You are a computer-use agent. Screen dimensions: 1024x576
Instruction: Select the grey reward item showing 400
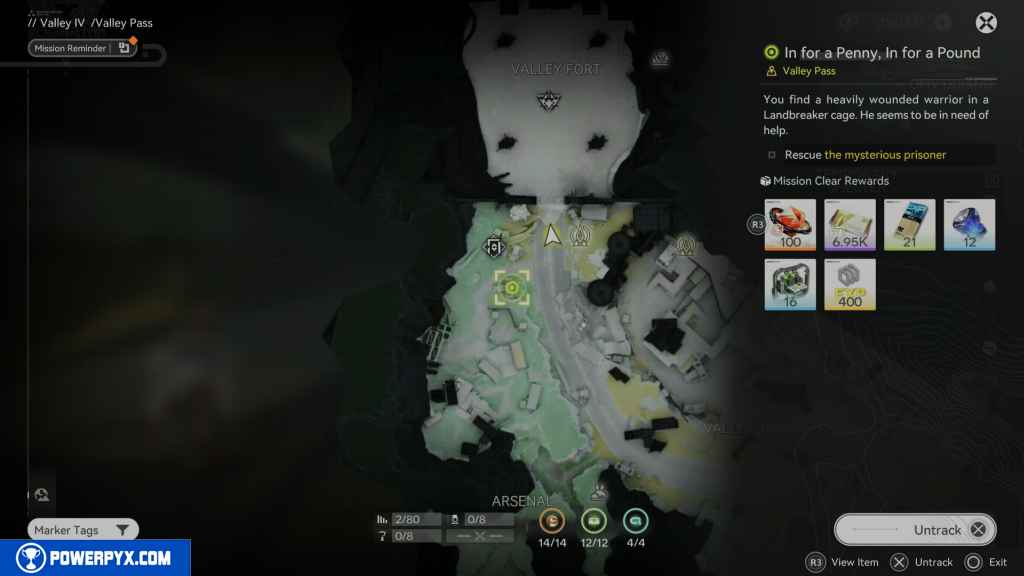850,284
